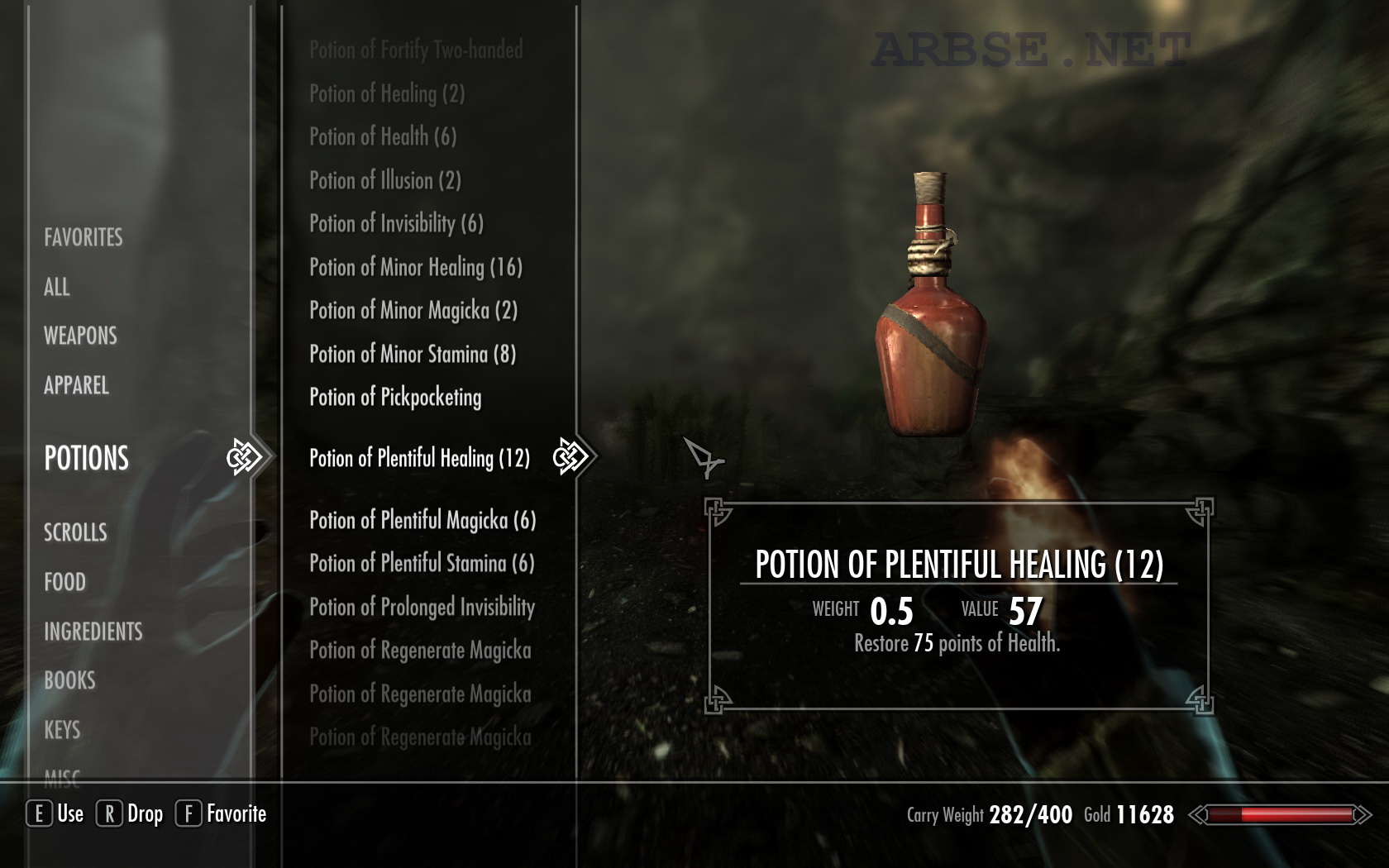Choose Potion of Prolonged Invisibility
Screen dimensions: 1389x868
422,608
